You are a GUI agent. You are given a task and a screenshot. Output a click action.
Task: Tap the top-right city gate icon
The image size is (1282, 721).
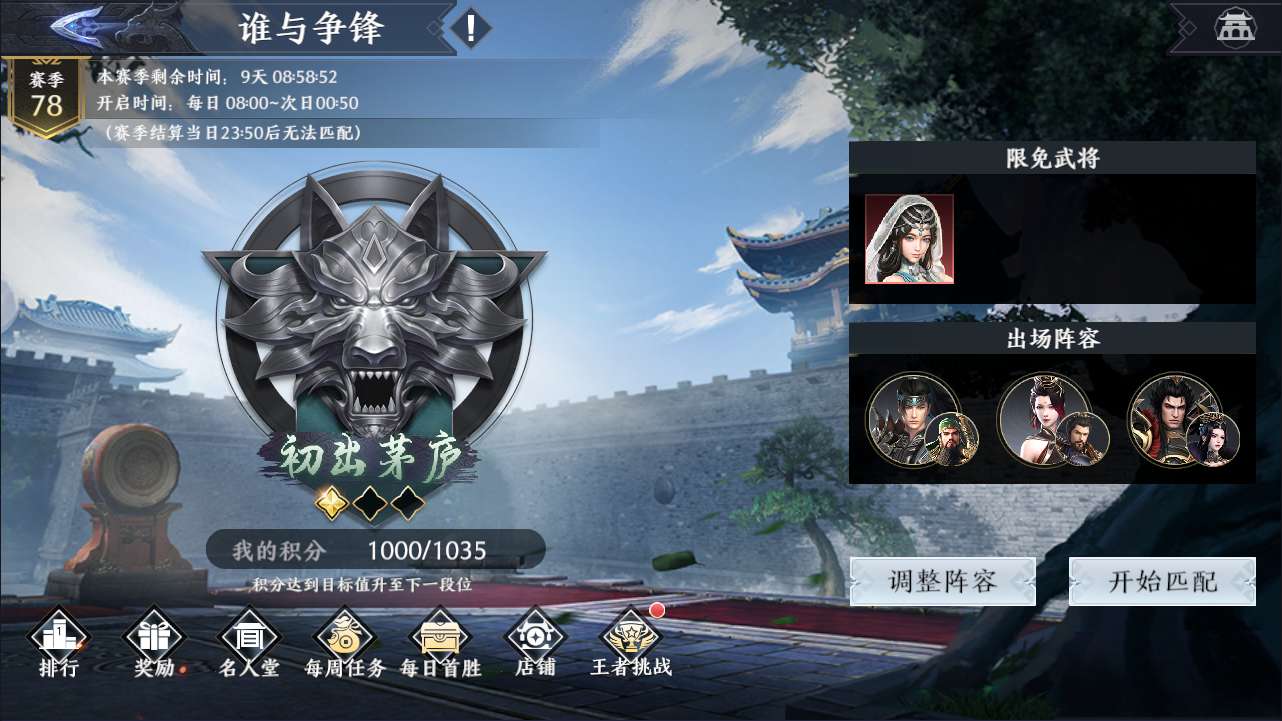point(1235,27)
